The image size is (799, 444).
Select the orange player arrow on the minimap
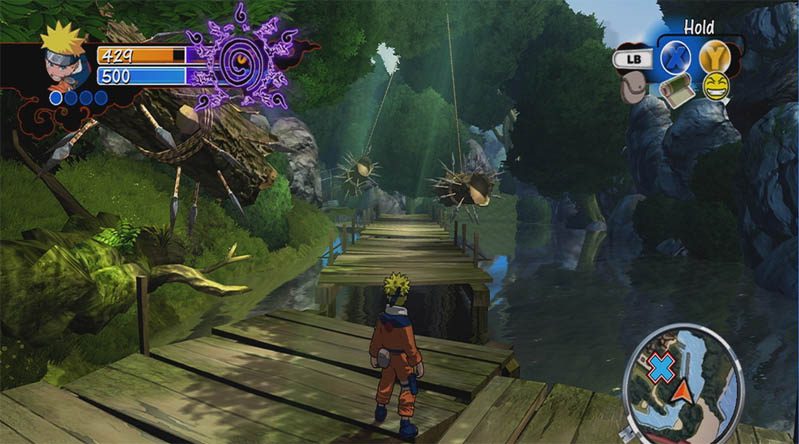coord(683,390)
